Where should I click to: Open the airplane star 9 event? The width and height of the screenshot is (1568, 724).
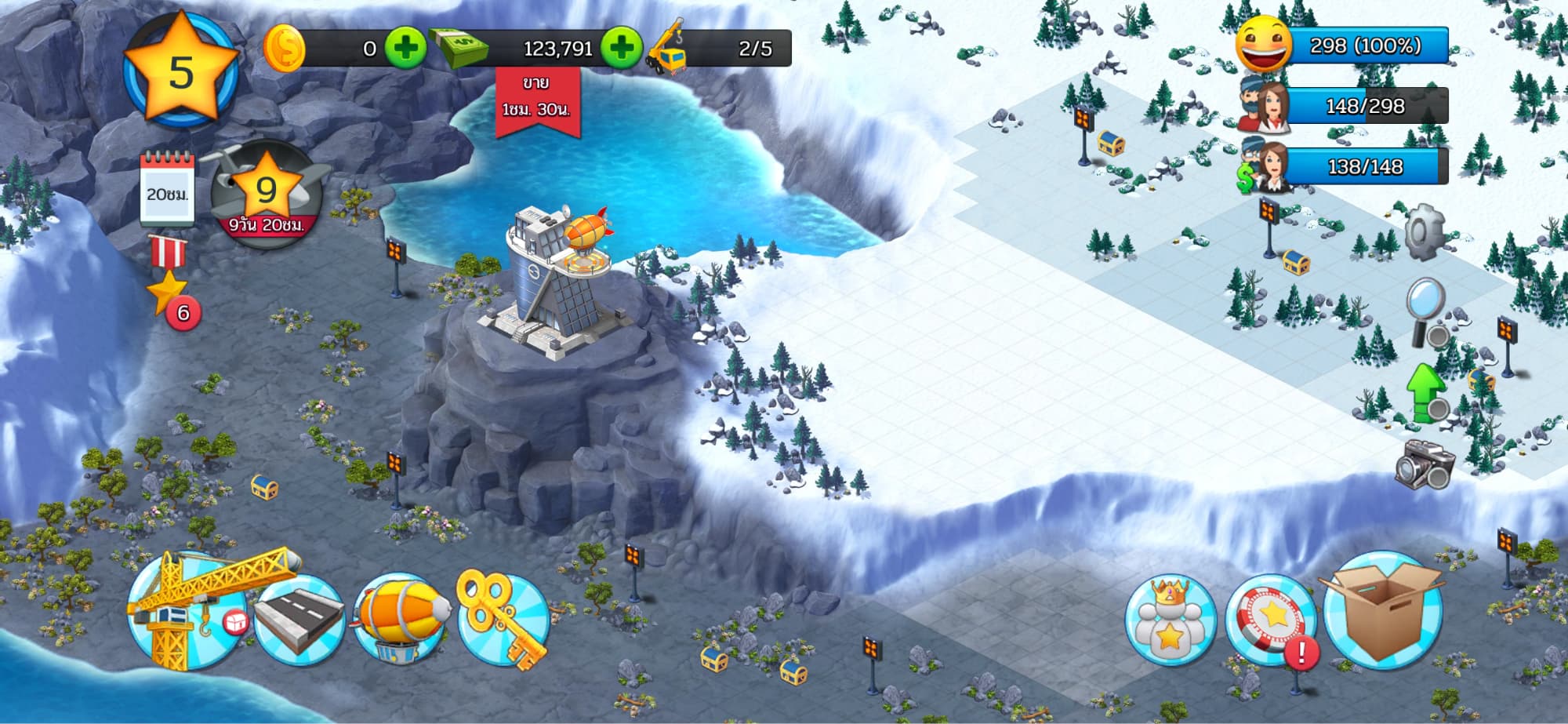click(267, 194)
